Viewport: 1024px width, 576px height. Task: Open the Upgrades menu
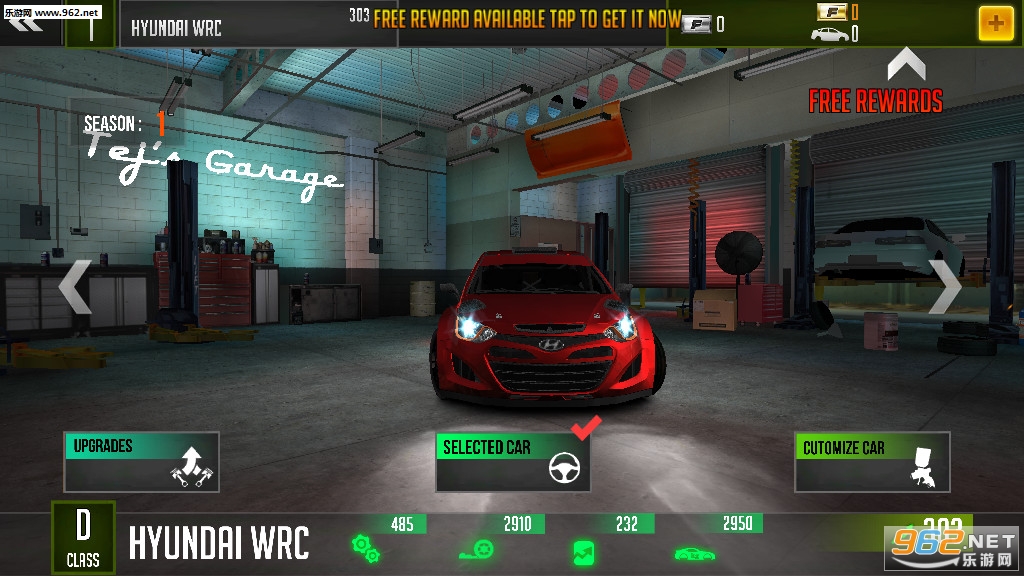(x=142, y=462)
